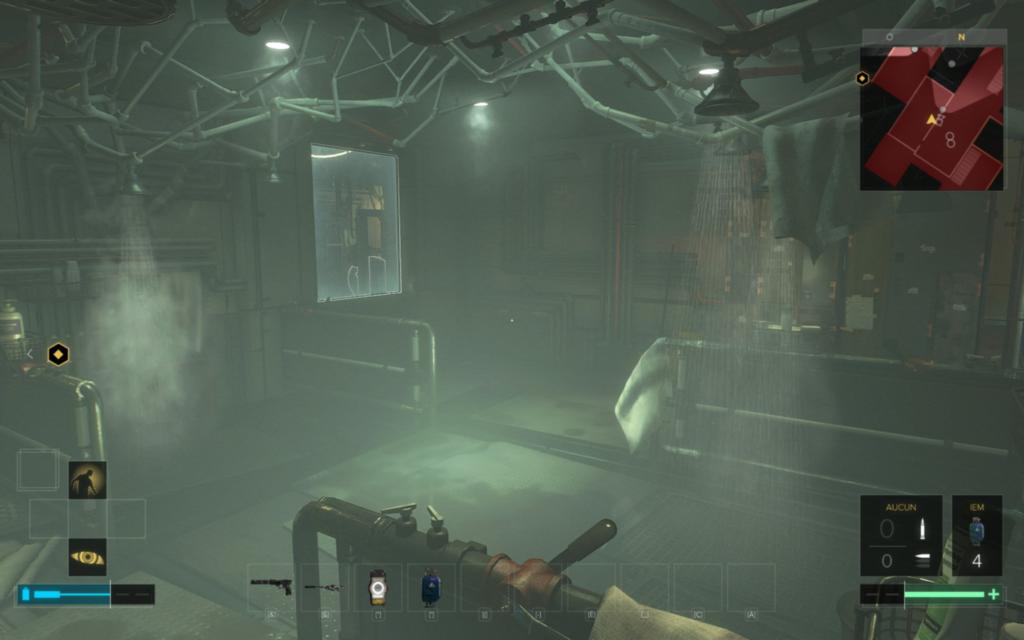Toggle the golden eye Smart Vision augmentation

pyautogui.click(x=87, y=557)
